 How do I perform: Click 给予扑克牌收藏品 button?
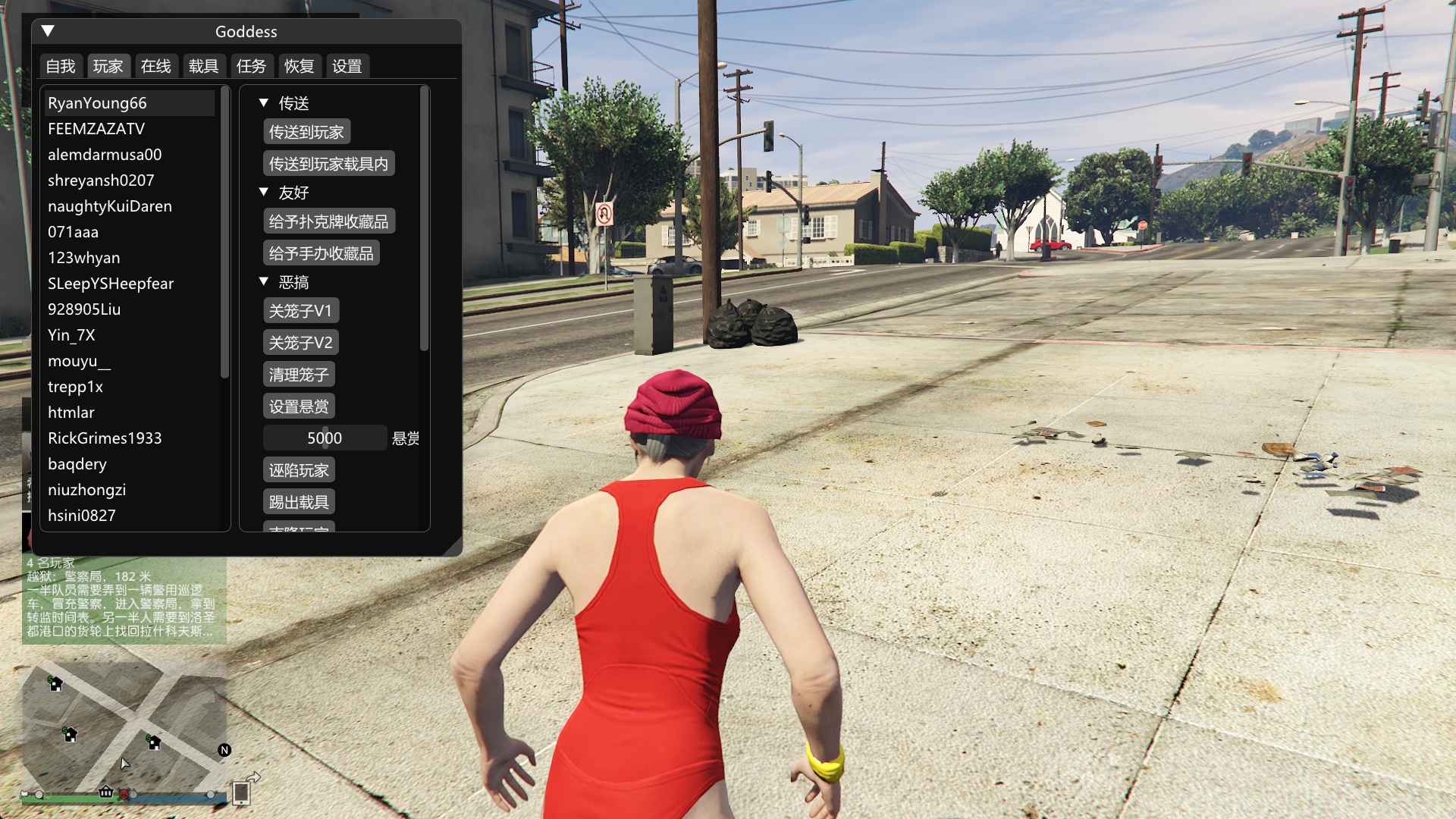point(328,221)
